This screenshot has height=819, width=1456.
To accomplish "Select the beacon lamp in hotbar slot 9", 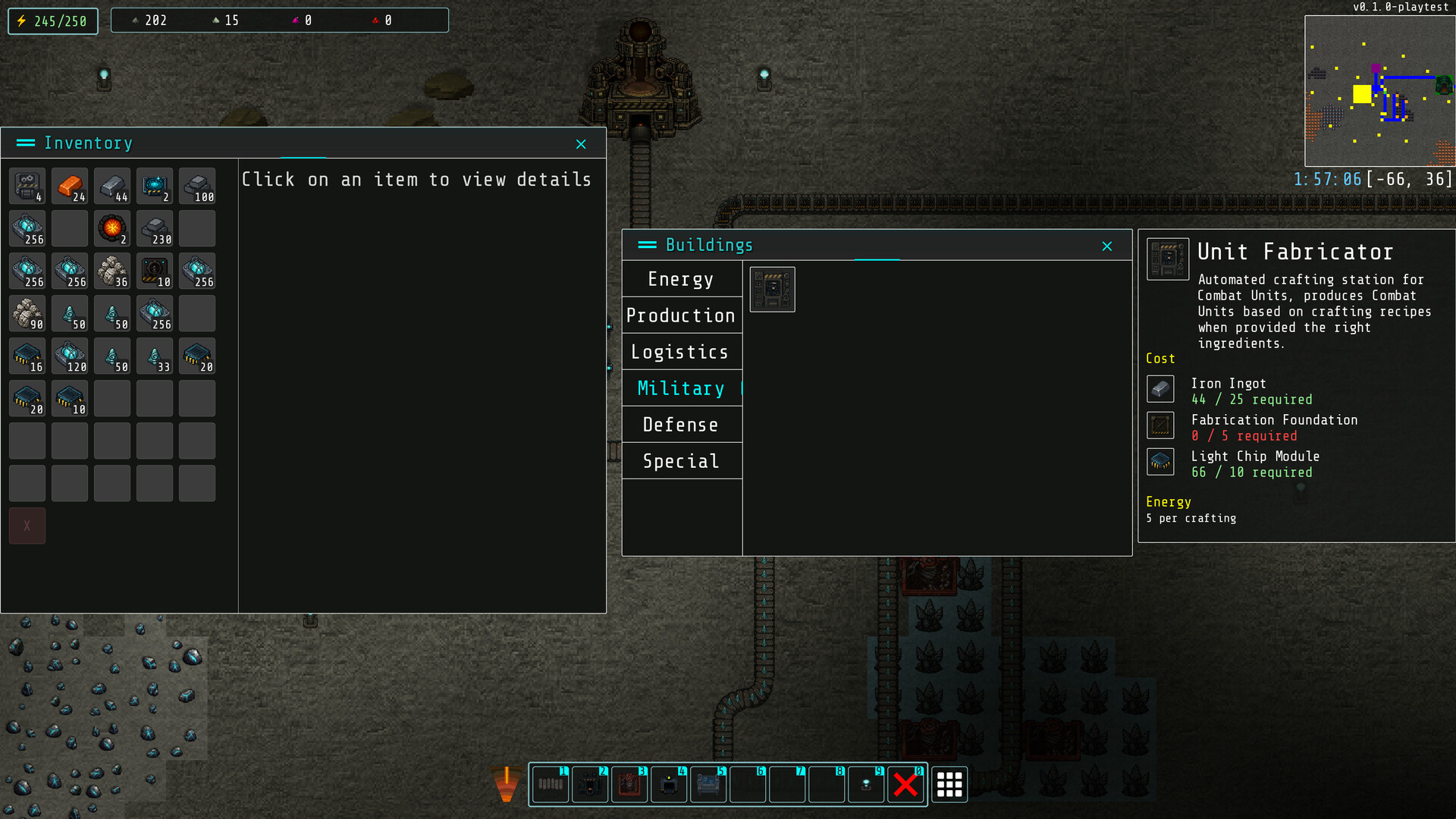I will click(x=866, y=785).
